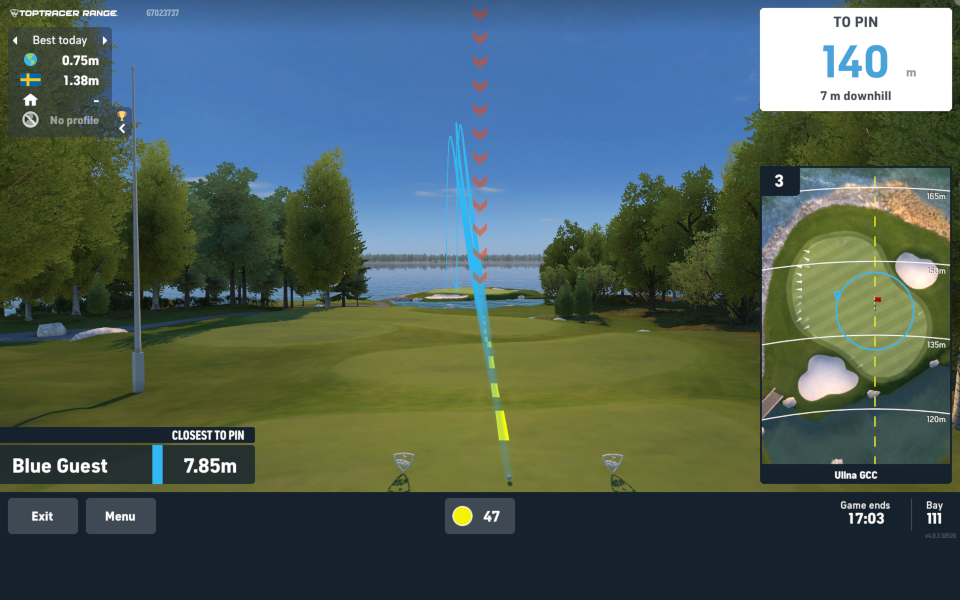Select the No profile entry
The height and width of the screenshot is (600, 960).
click(60, 120)
